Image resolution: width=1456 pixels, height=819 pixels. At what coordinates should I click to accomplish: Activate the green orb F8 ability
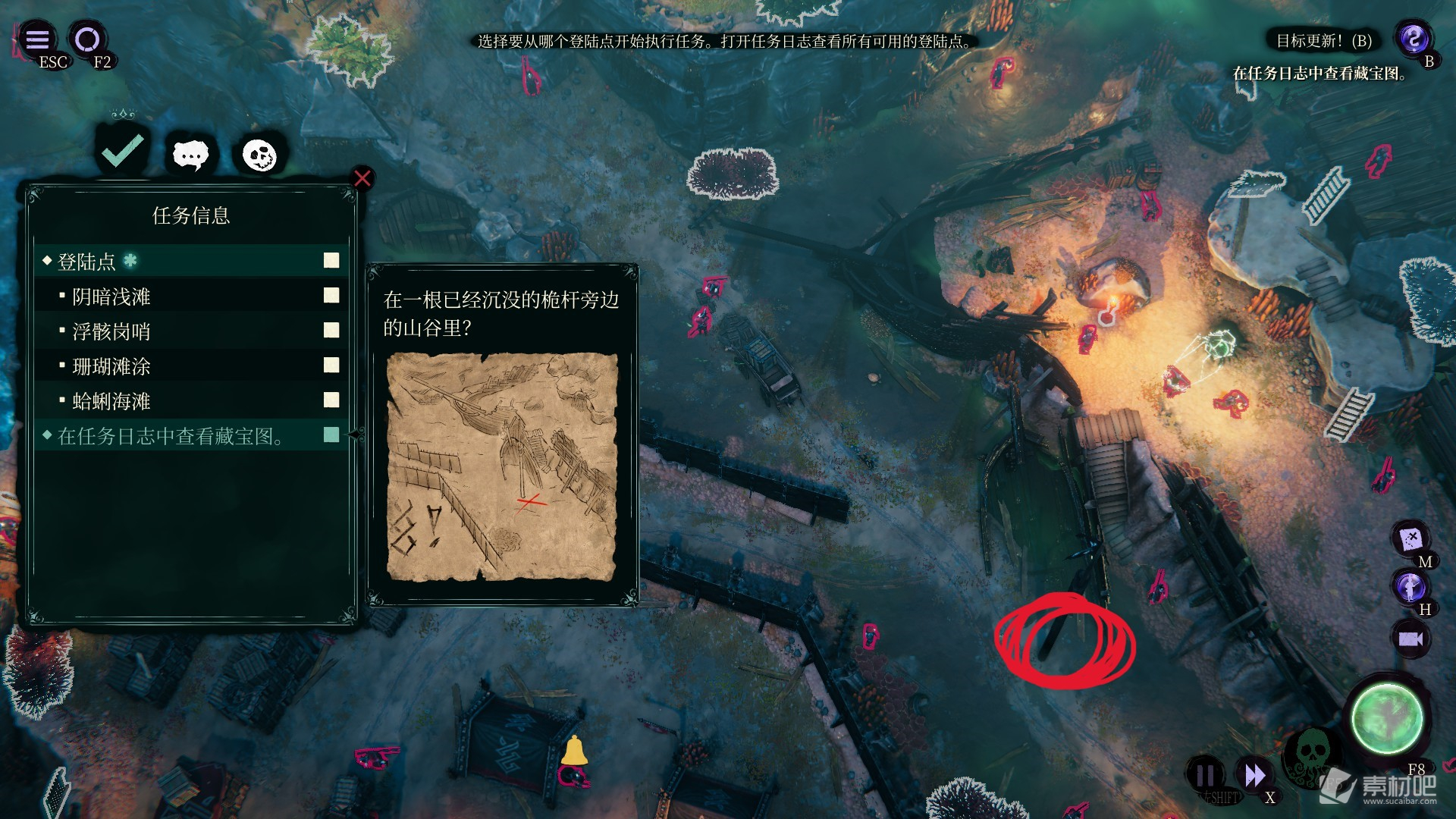(1387, 718)
